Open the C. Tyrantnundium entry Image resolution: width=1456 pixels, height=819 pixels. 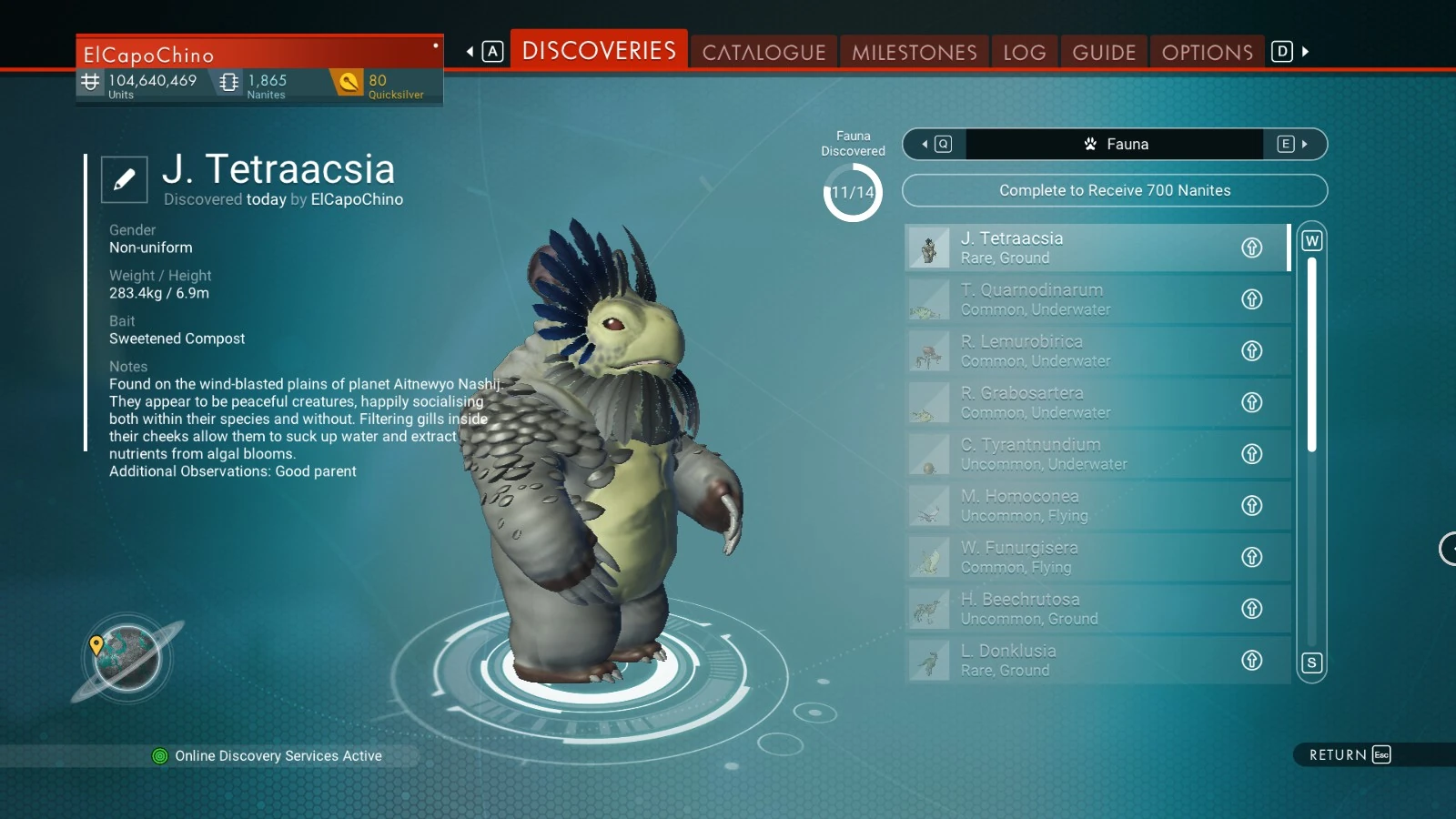point(1074,454)
